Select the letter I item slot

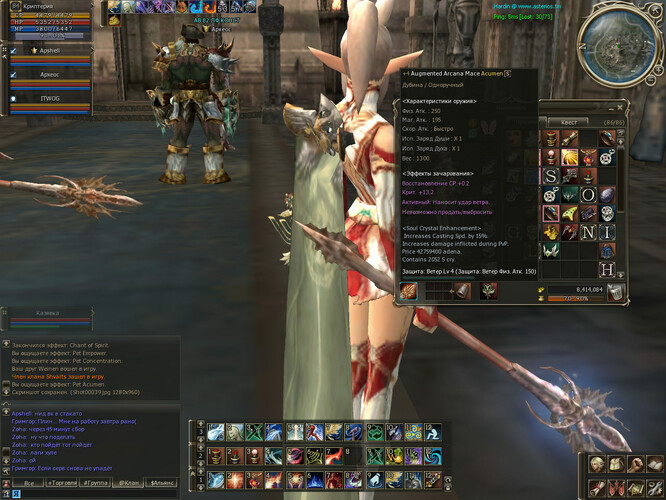tap(607, 232)
